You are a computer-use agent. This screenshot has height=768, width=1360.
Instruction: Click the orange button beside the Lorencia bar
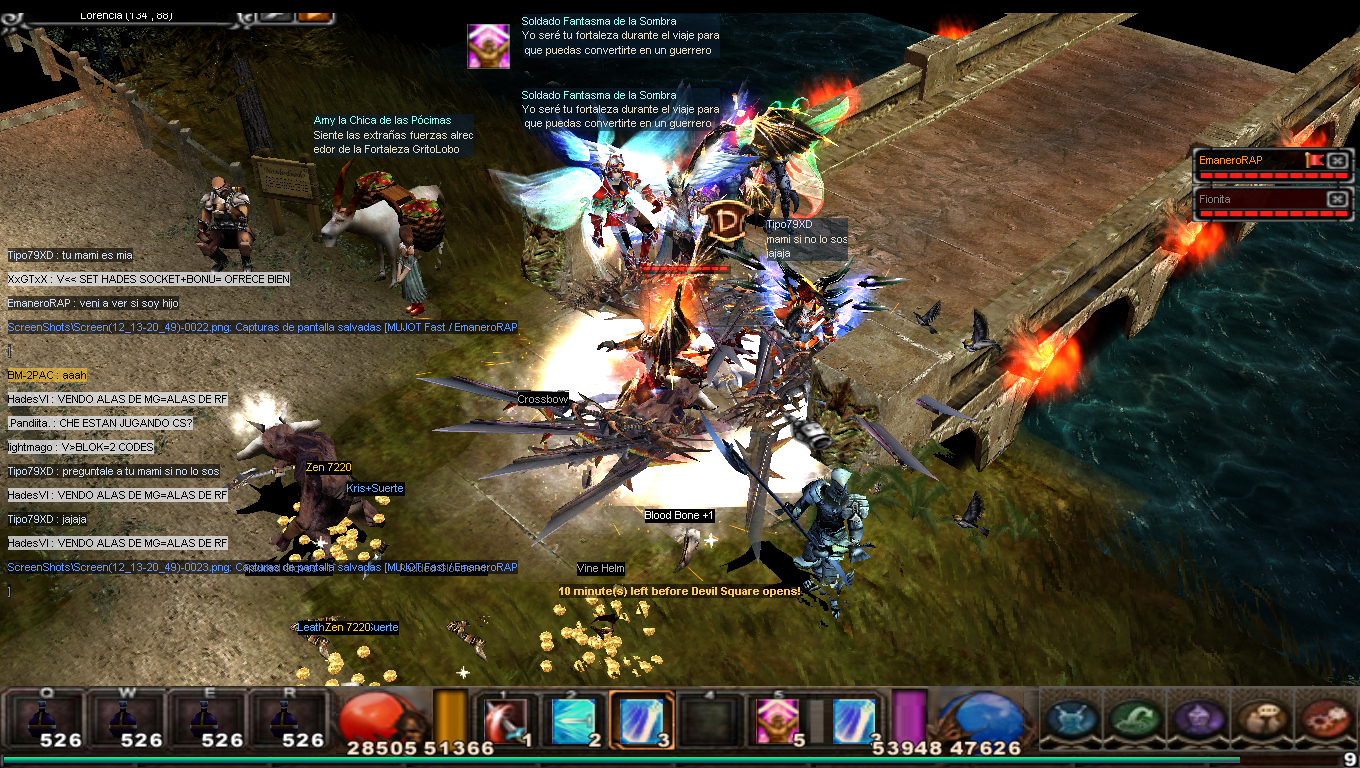tap(313, 15)
